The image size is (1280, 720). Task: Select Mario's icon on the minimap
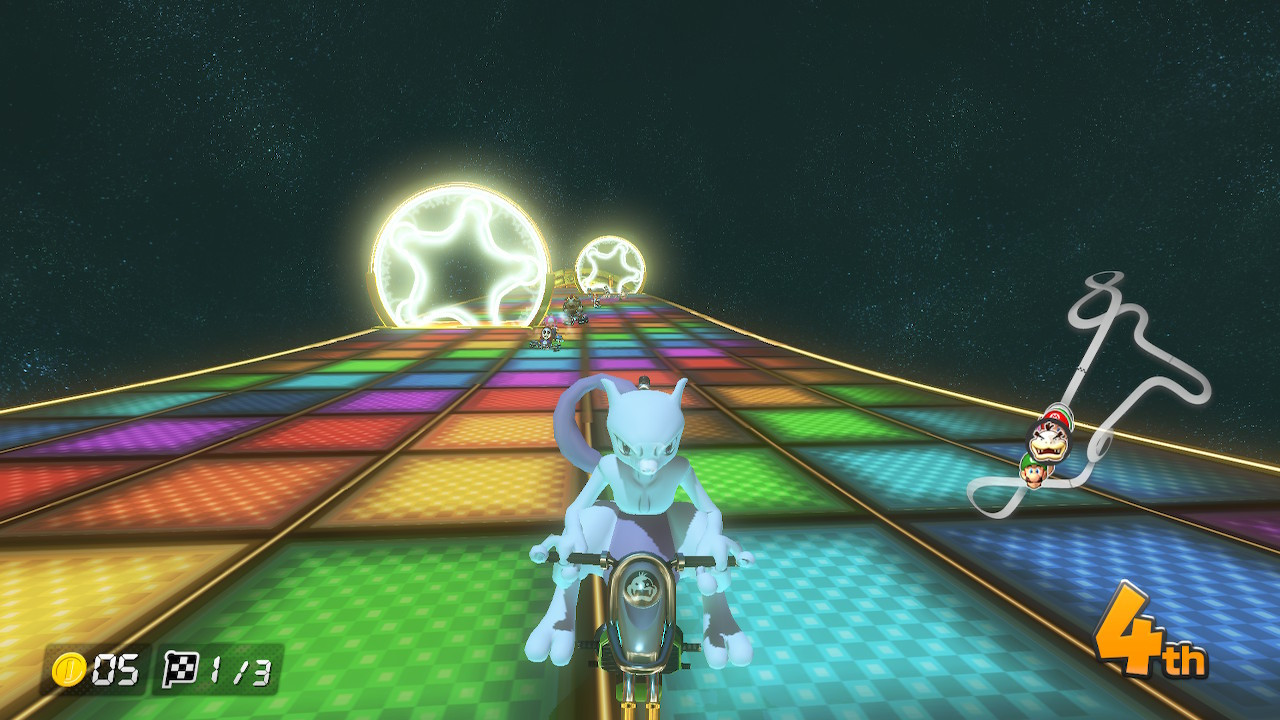coord(1055,416)
